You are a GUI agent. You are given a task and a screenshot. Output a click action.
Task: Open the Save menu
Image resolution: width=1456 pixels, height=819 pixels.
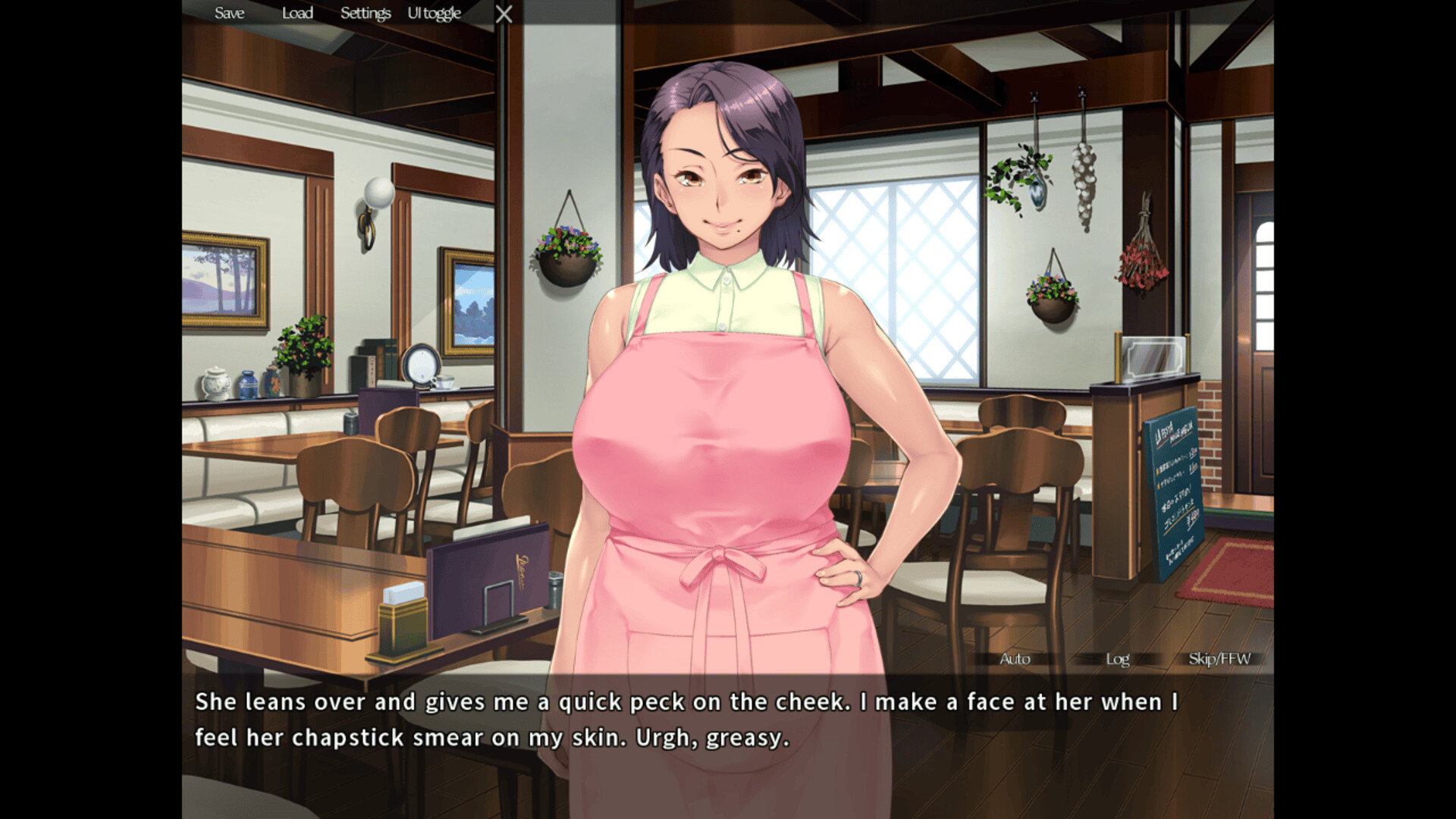coord(229,13)
